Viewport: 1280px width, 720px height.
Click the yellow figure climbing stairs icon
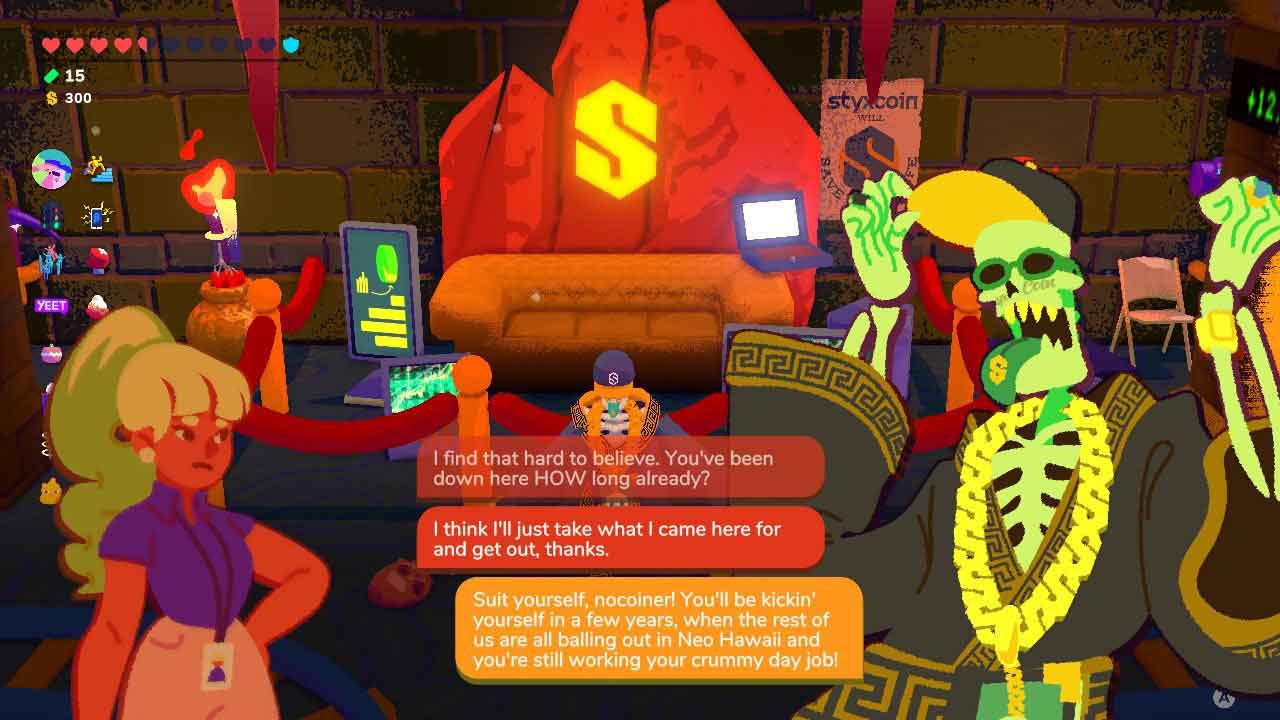click(x=98, y=169)
